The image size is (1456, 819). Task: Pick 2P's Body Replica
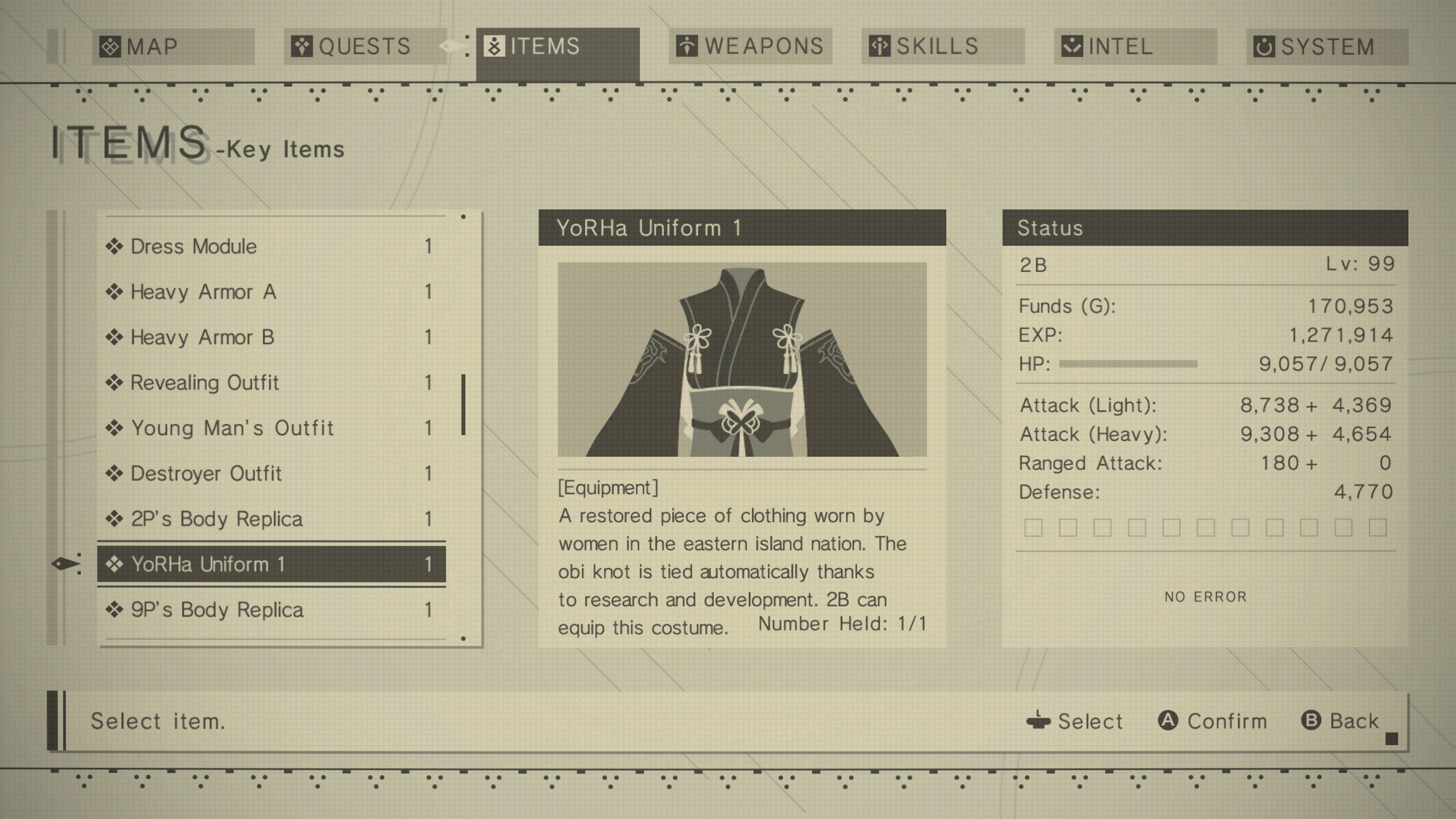tap(271, 519)
